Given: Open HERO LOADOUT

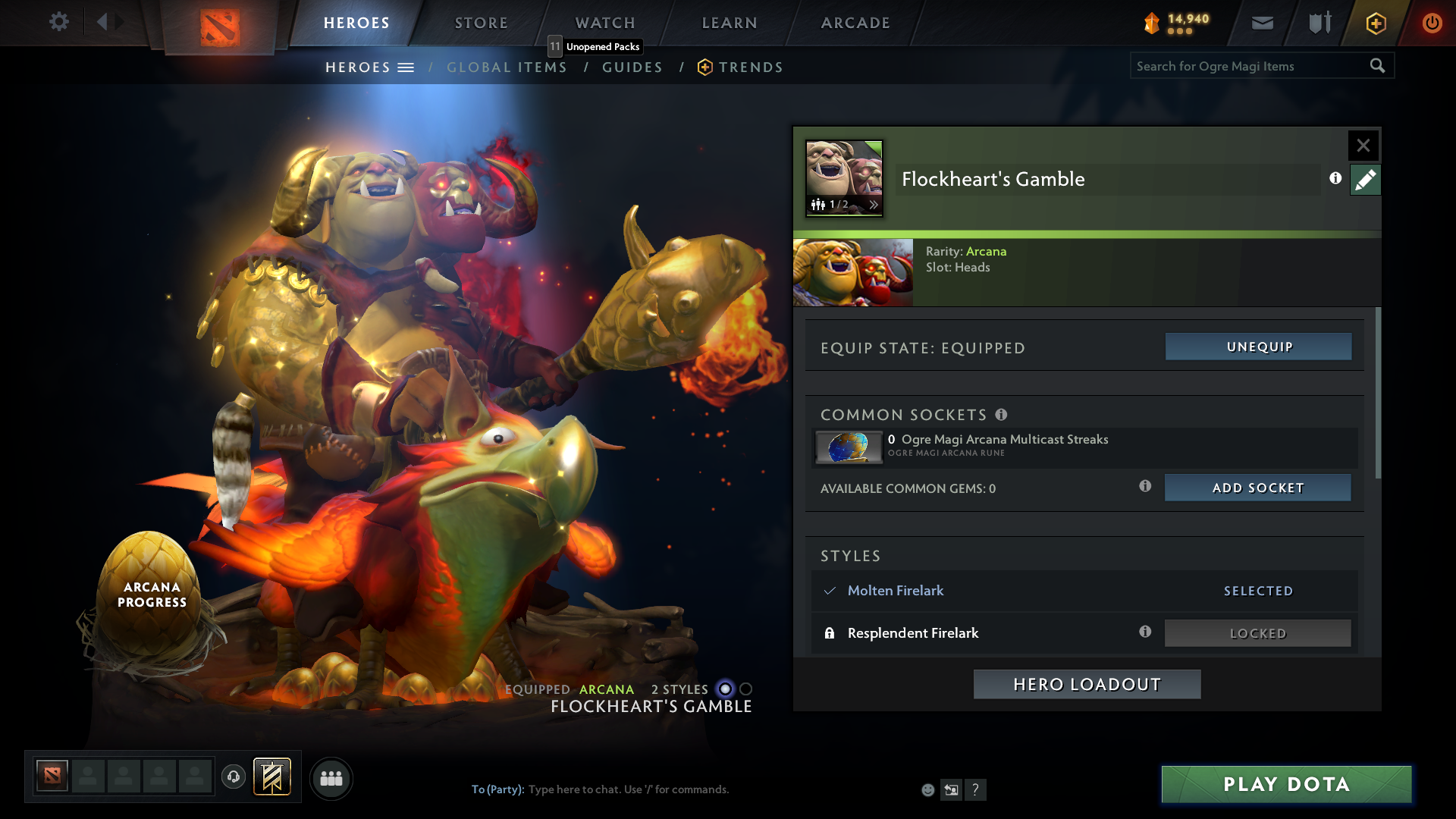Looking at the screenshot, I should coord(1086,683).
